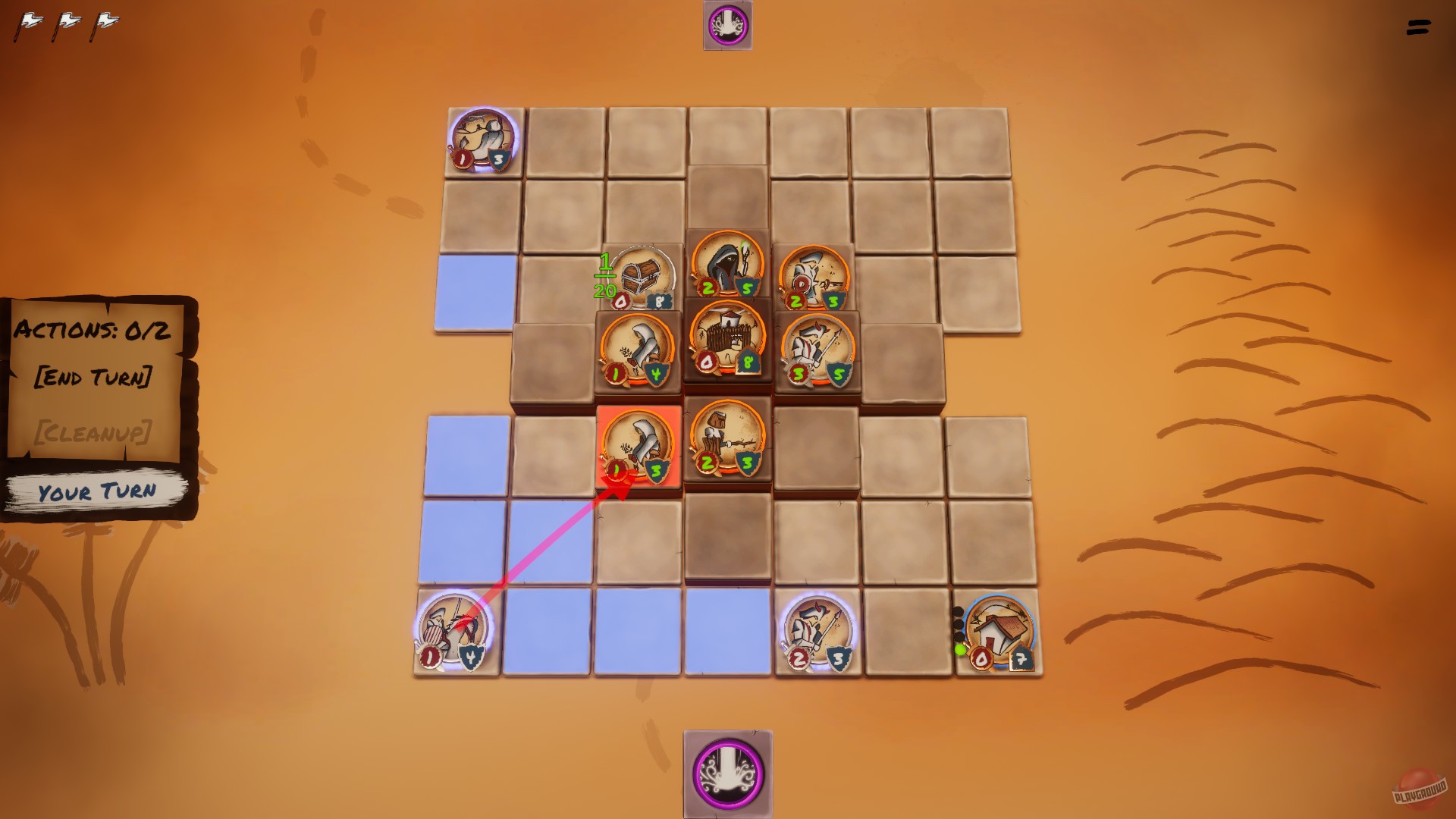This screenshot has height=819, width=1456.
Task: Select the archer knight beside the mage
Action: click(813, 277)
